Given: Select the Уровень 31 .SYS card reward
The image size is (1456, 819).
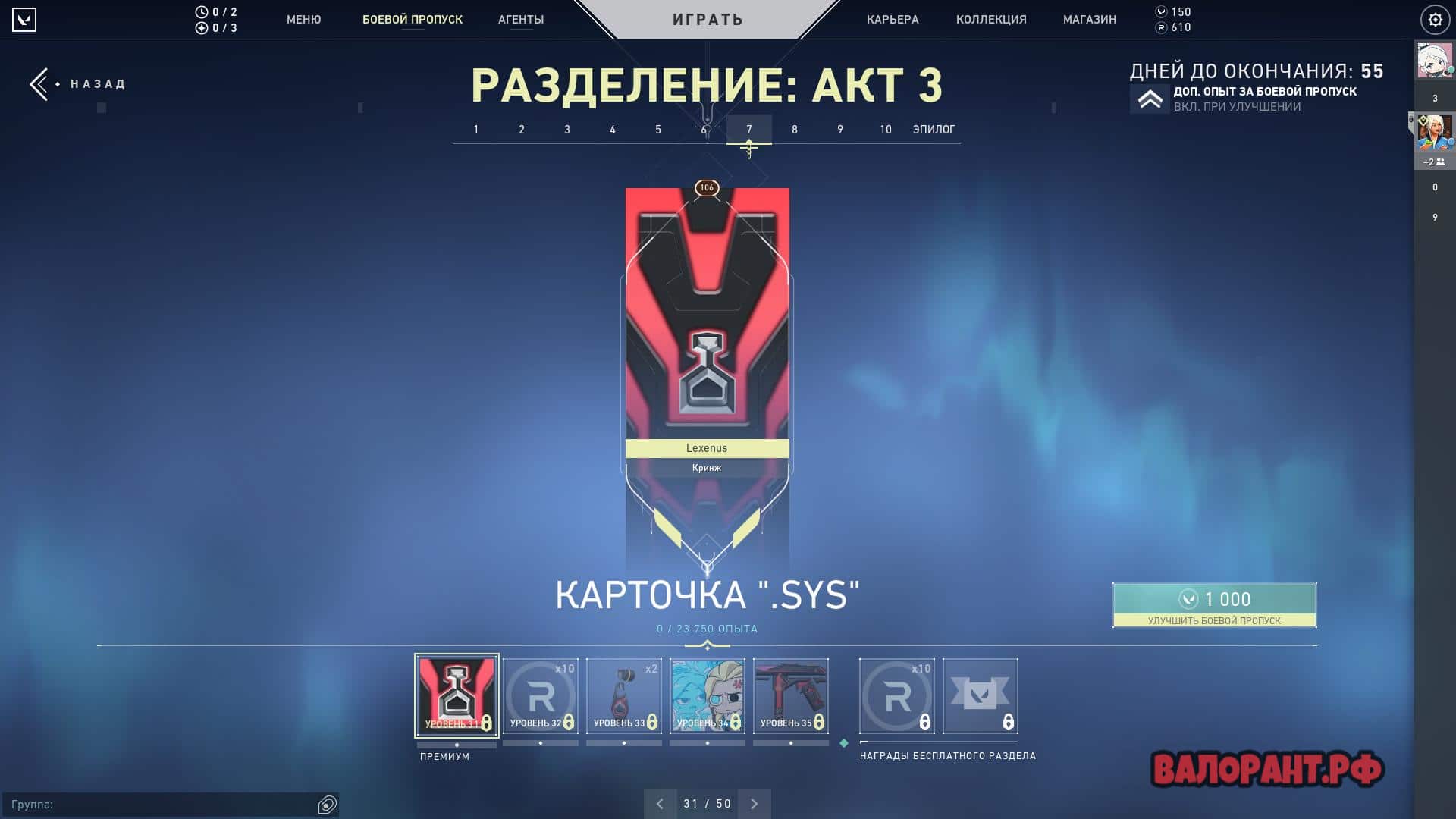Looking at the screenshot, I should 457,695.
